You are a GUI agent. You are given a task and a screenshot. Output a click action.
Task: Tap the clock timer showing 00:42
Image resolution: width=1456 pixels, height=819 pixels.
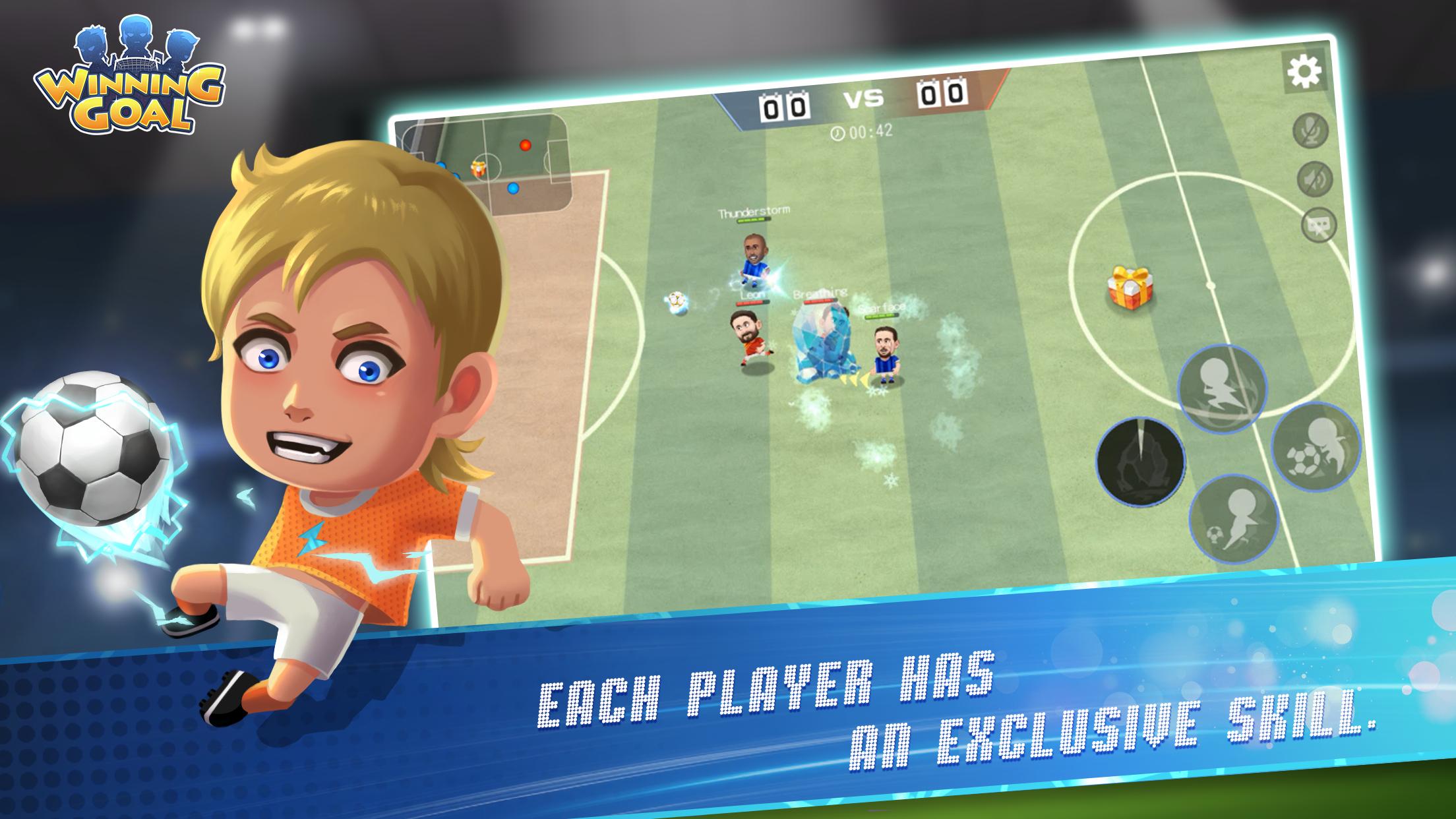(861, 132)
